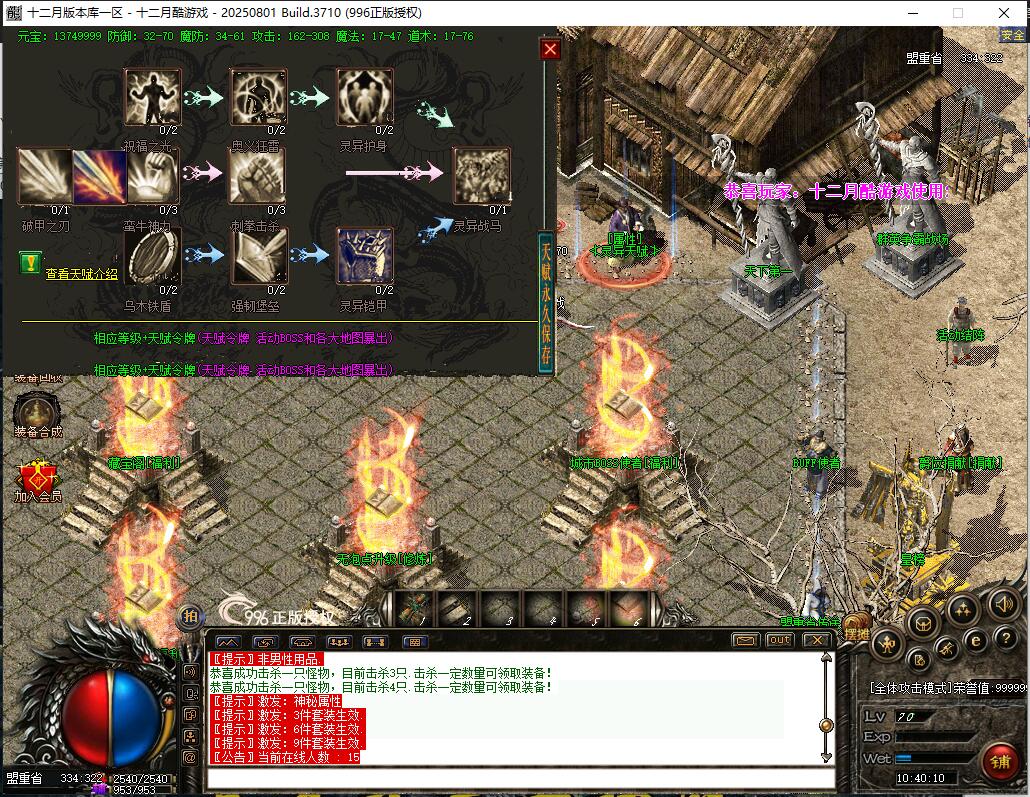Select the 乌木铁盾 shield talent

tap(152, 256)
